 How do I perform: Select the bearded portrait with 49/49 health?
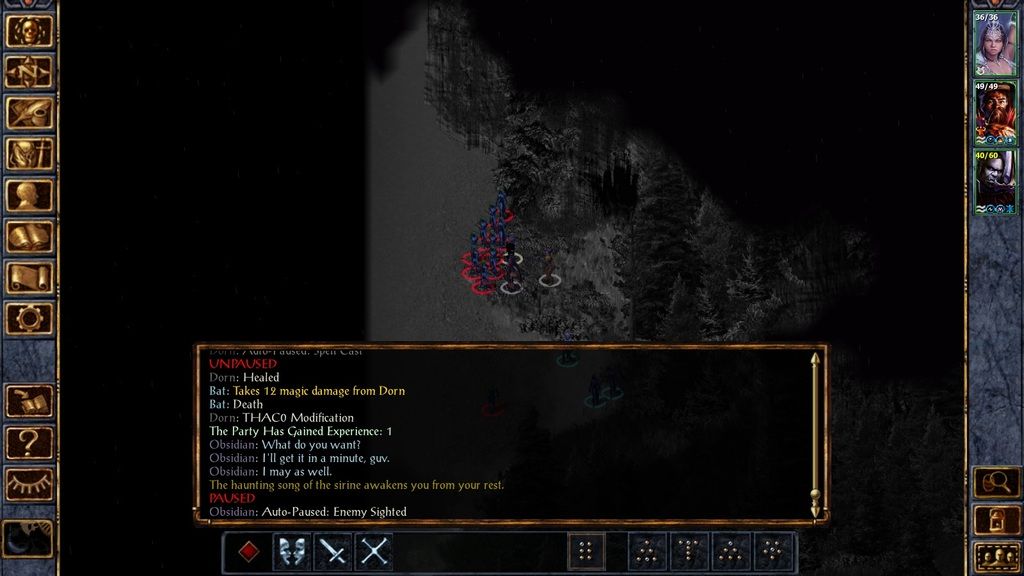(x=995, y=113)
